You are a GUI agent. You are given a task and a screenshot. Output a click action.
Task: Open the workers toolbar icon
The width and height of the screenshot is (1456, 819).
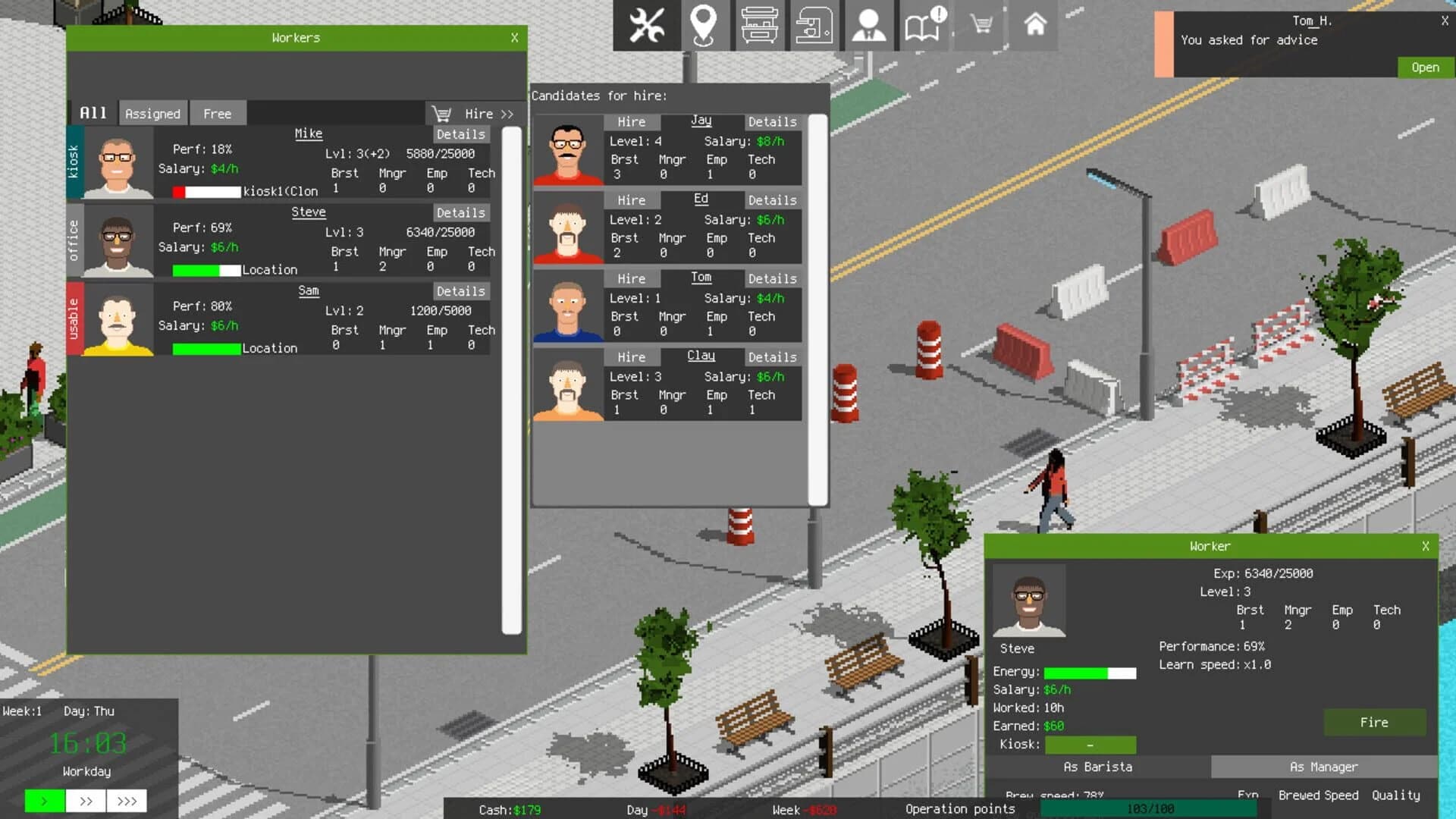868,25
